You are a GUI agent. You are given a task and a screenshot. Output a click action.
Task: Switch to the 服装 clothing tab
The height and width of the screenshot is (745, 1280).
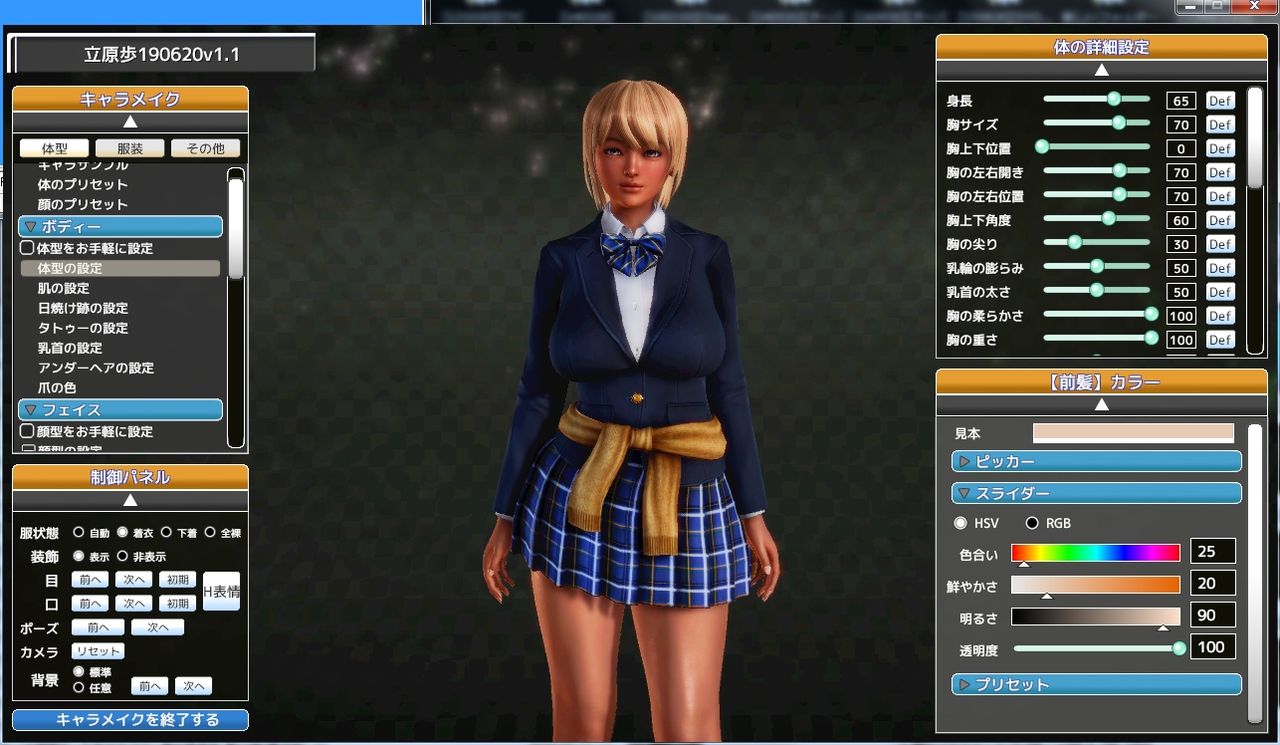pyautogui.click(x=129, y=147)
